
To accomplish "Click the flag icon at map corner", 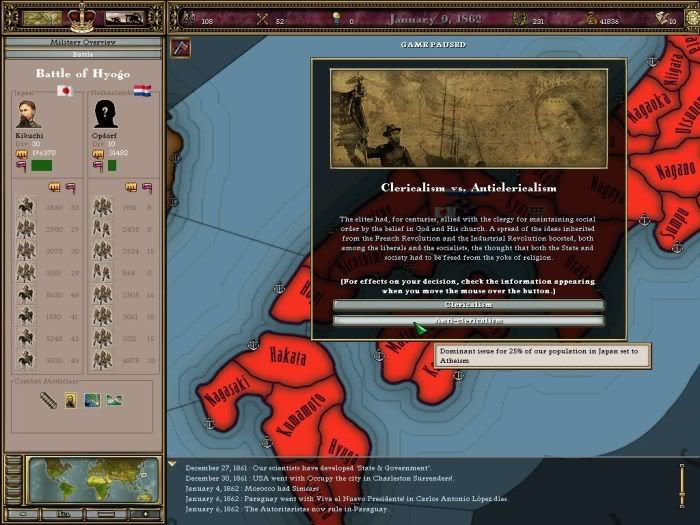I will pos(180,46).
